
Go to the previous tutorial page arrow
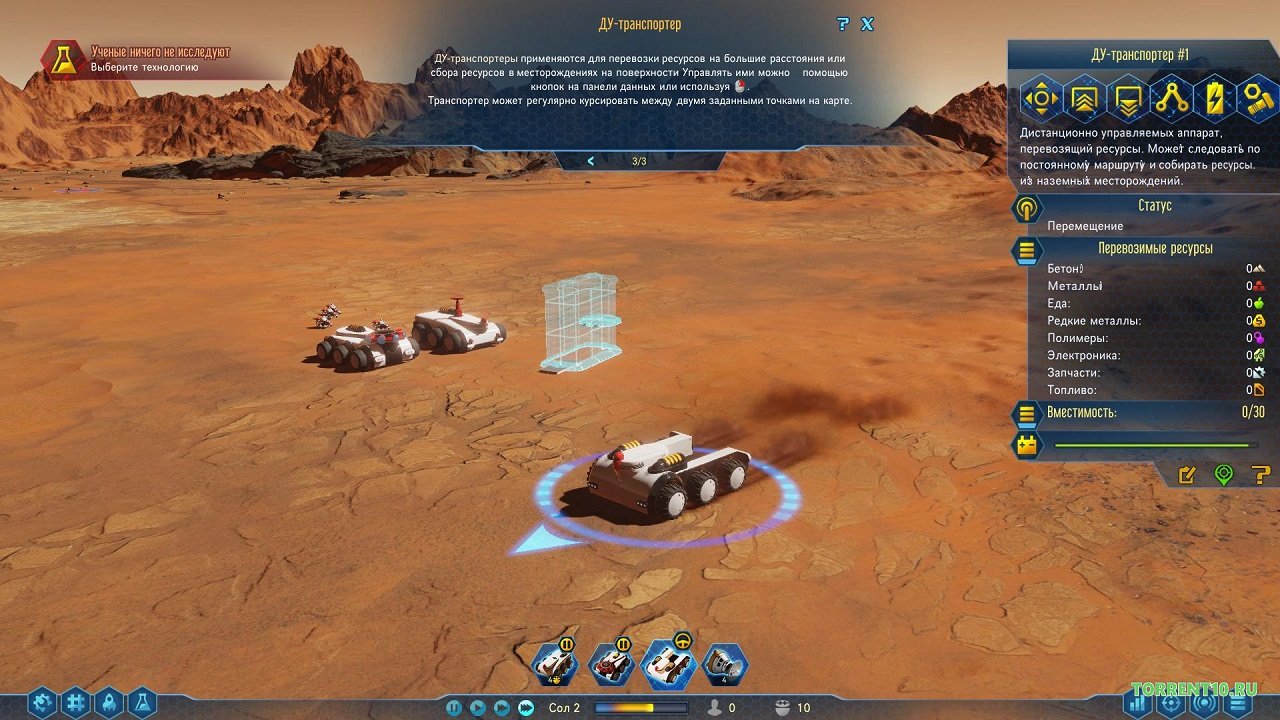pyautogui.click(x=591, y=161)
